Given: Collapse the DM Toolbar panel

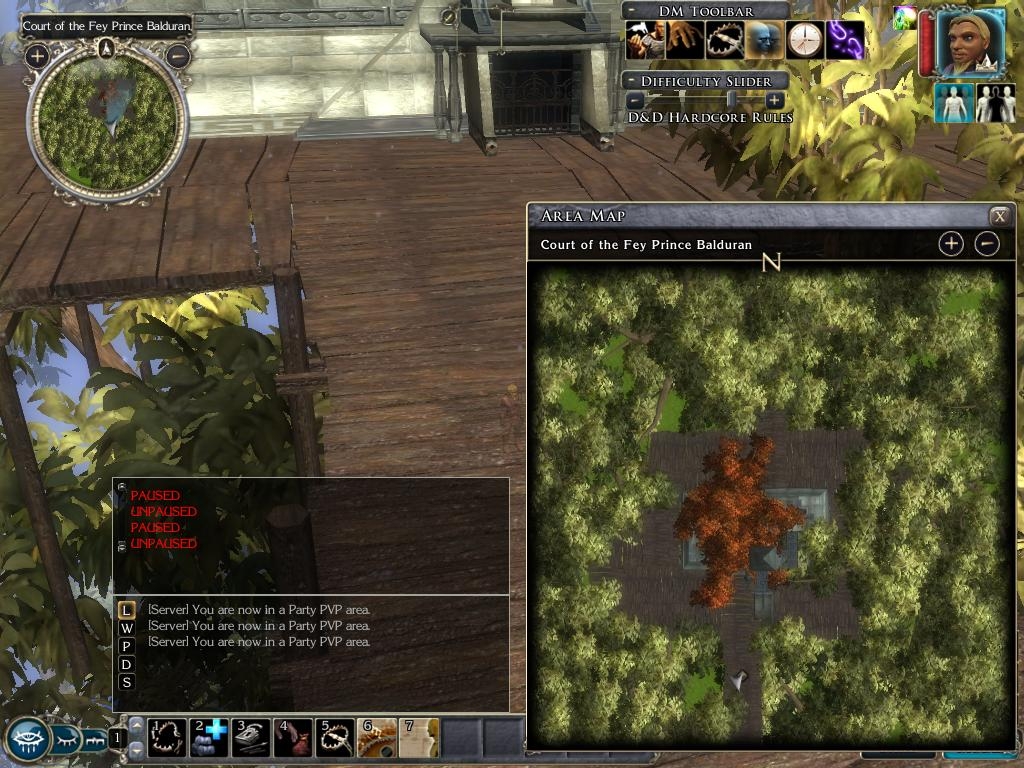Looking at the screenshot, I should click(631, 10).
